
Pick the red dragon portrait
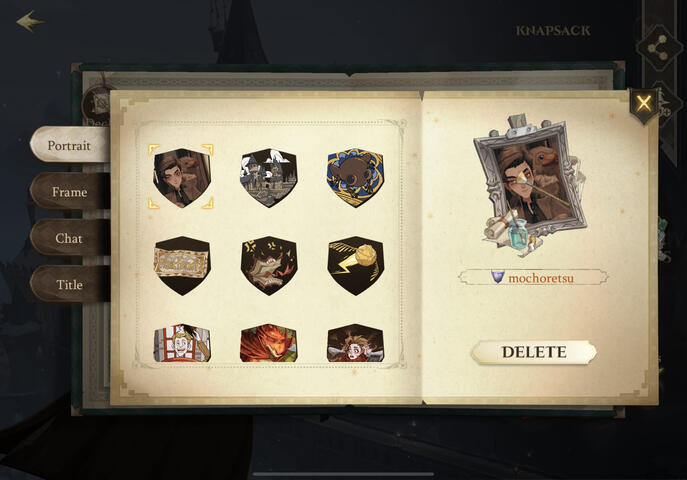coord(268,343)
